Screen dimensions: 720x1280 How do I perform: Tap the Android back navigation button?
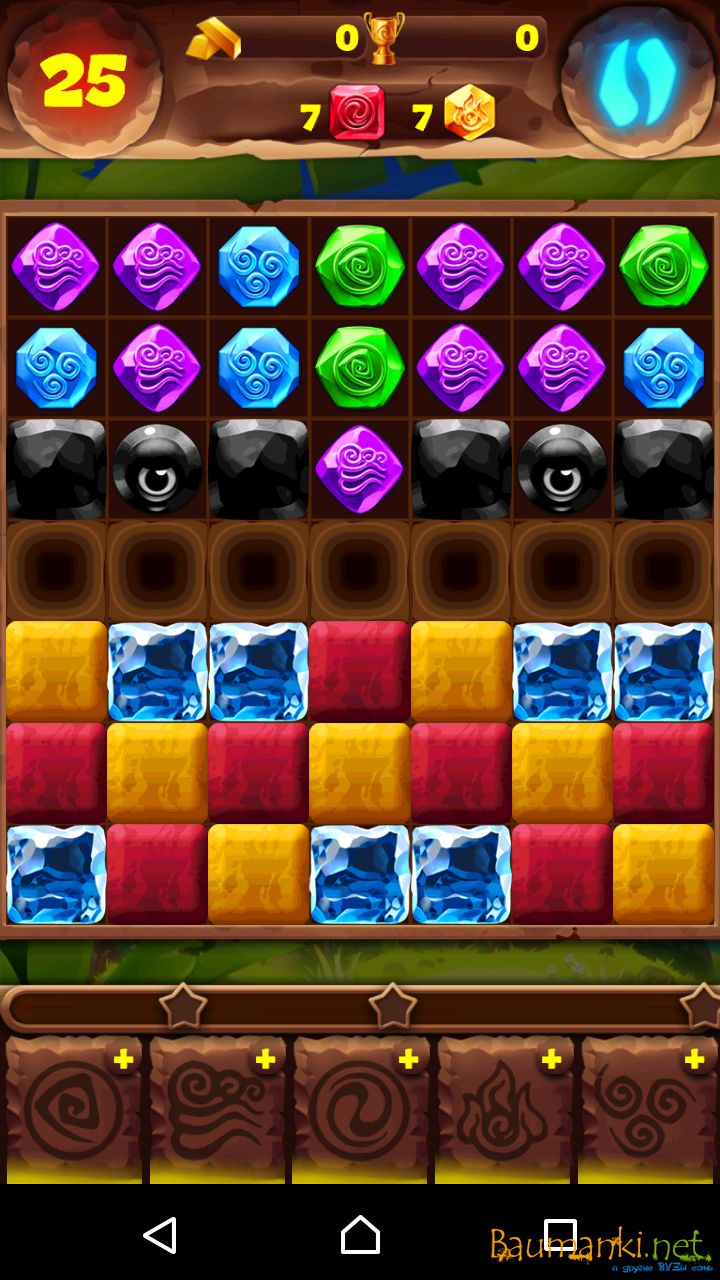click(x=160, y=1235)
